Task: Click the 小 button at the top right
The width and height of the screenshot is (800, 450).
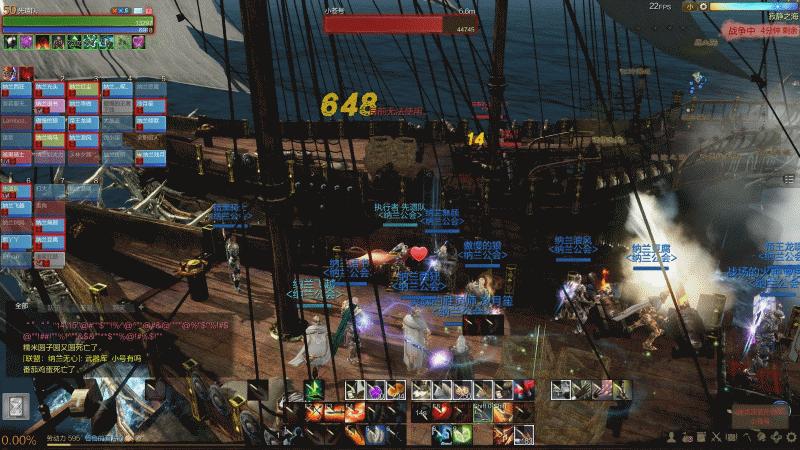Action: (689, 6)
